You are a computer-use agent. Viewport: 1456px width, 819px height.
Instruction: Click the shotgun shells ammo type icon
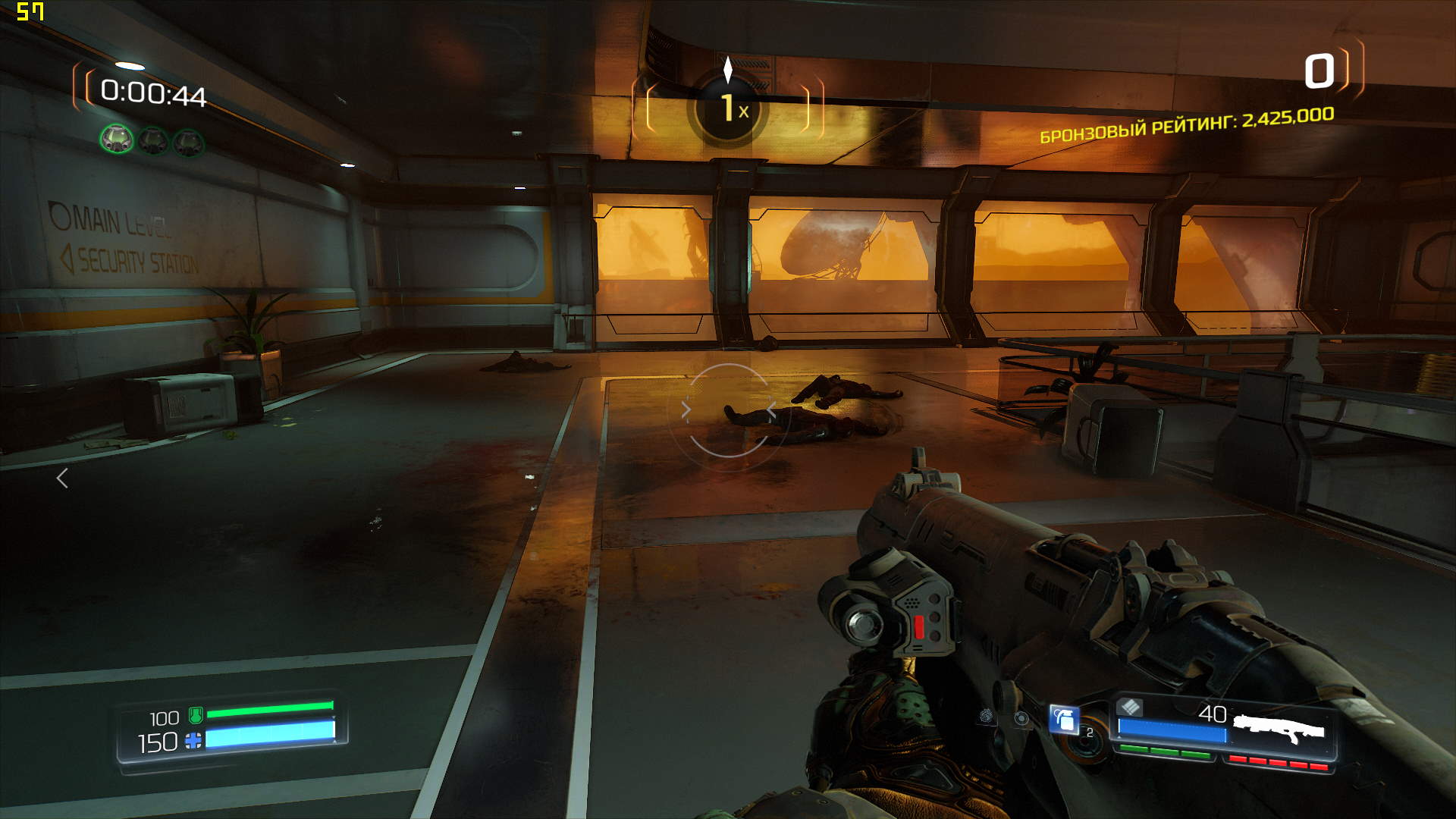(1130, 708)
